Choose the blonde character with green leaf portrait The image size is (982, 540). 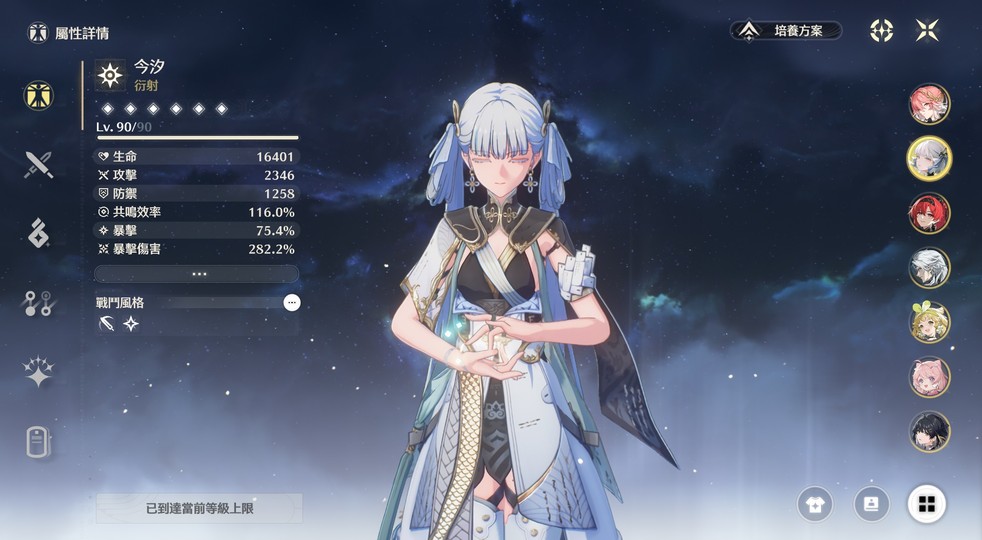click(x=929, y=322)
